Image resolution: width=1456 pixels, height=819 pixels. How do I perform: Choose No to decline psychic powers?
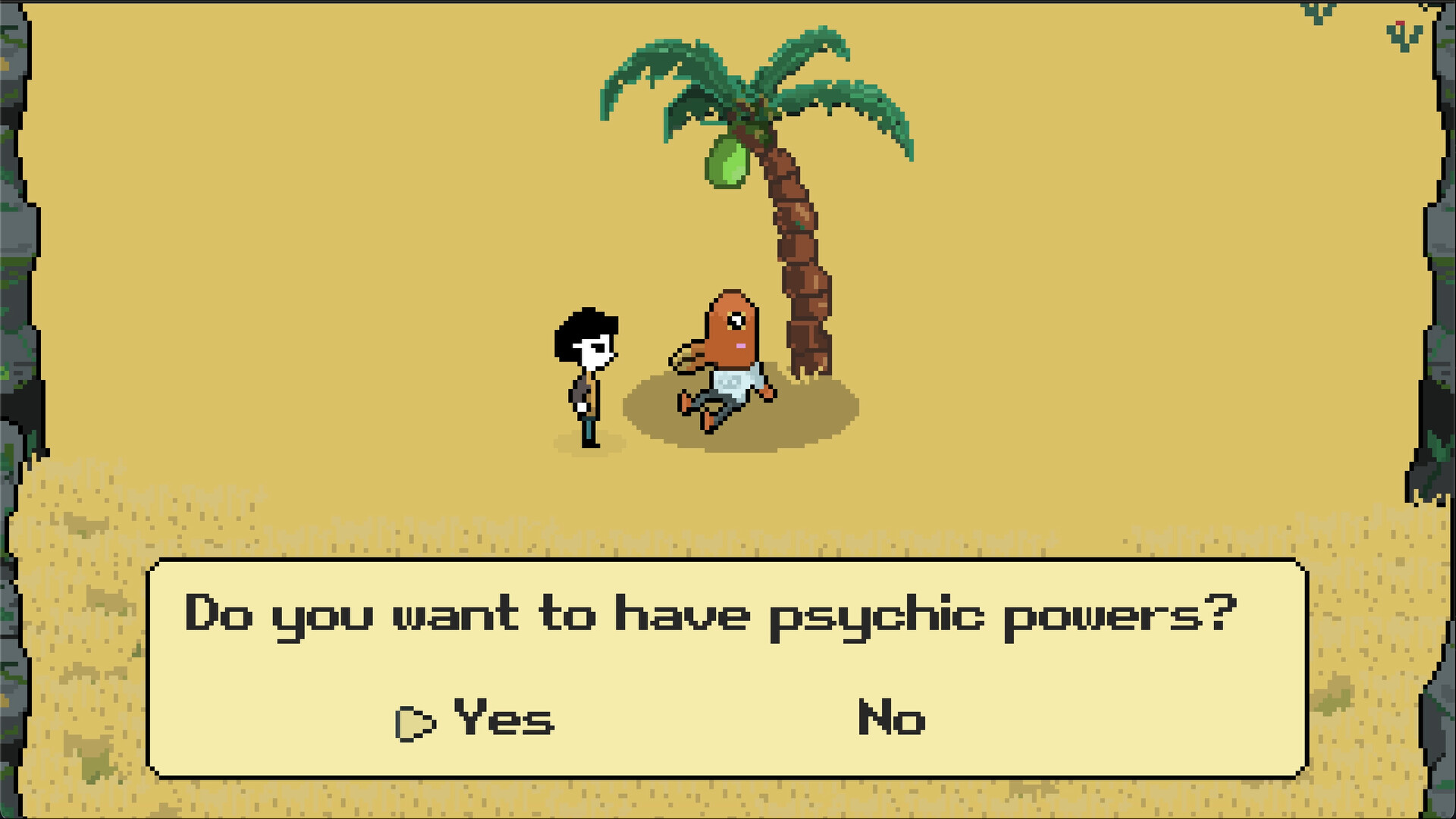(x=890, y=717)
